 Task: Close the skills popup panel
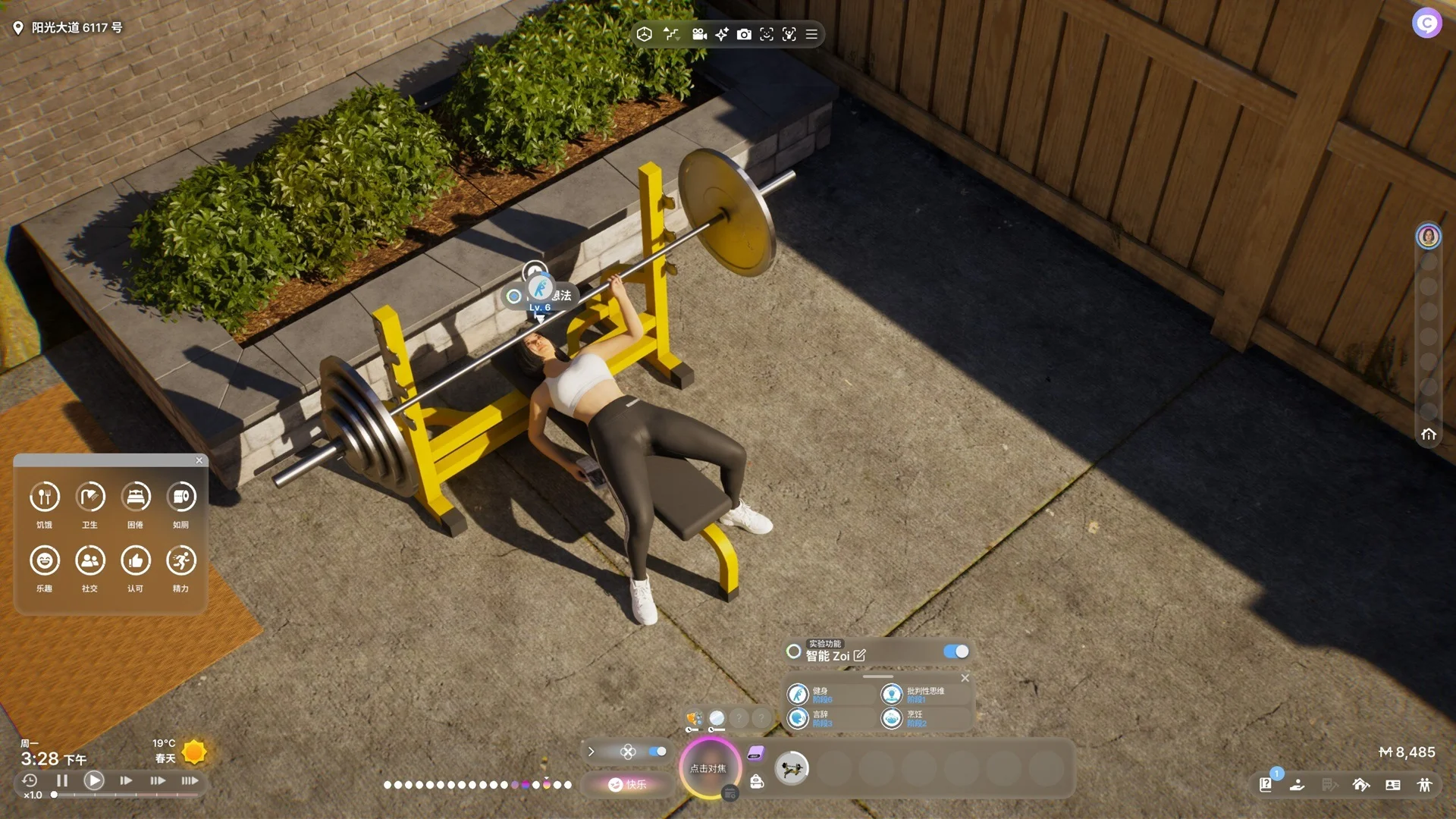[x=965, y=678]
